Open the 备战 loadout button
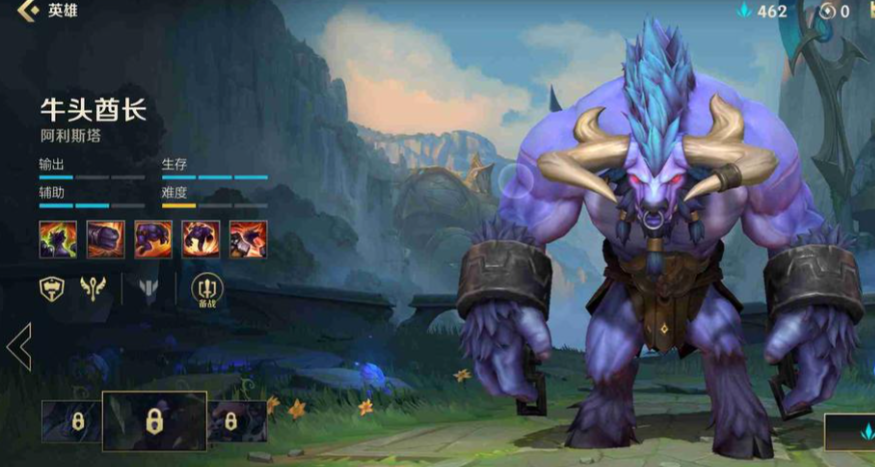This screenshot has width=875, height=467. 207,290
